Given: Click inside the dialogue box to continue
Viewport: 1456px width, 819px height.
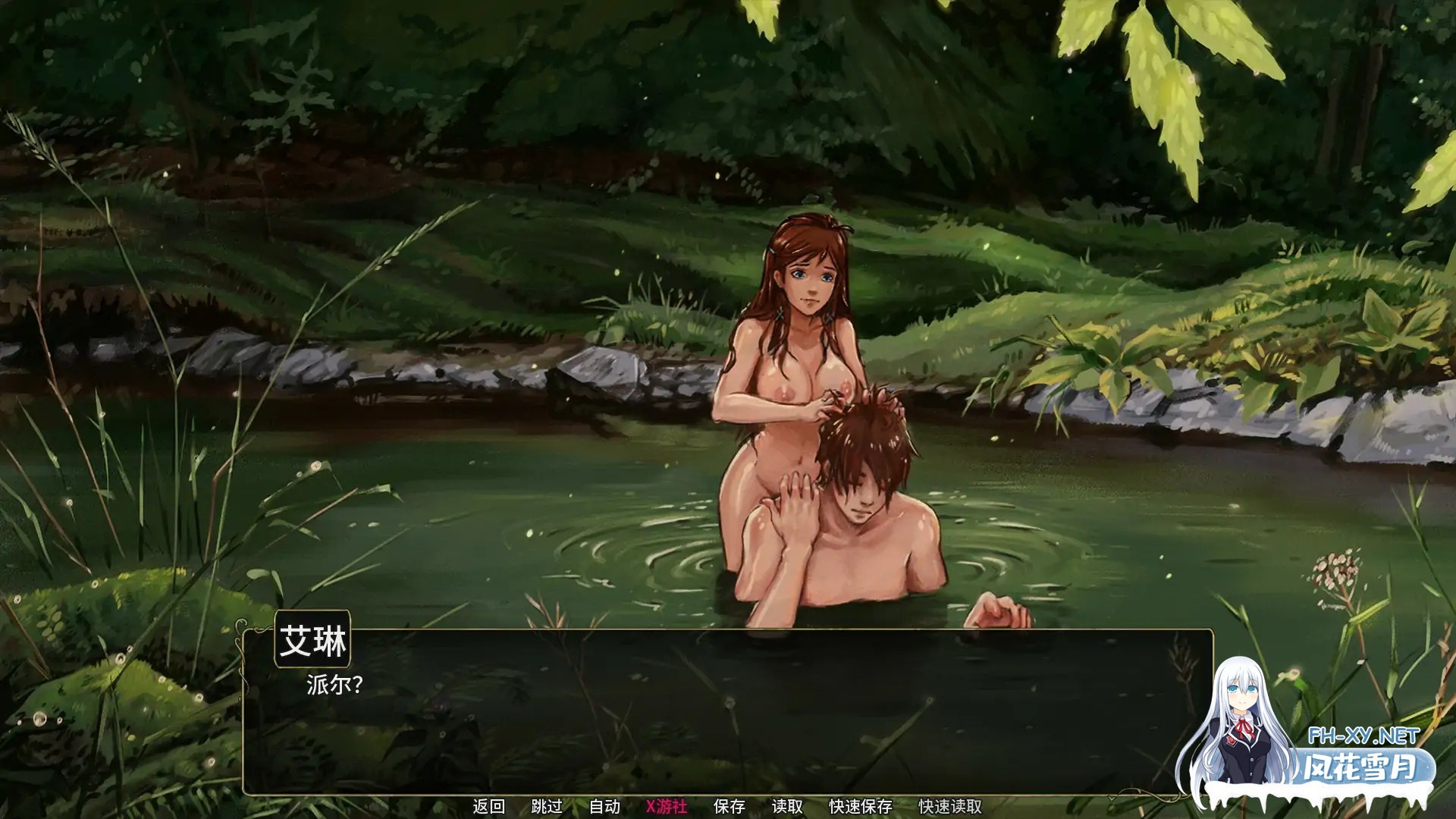Looking at the screenshot, I should (682, 720).
